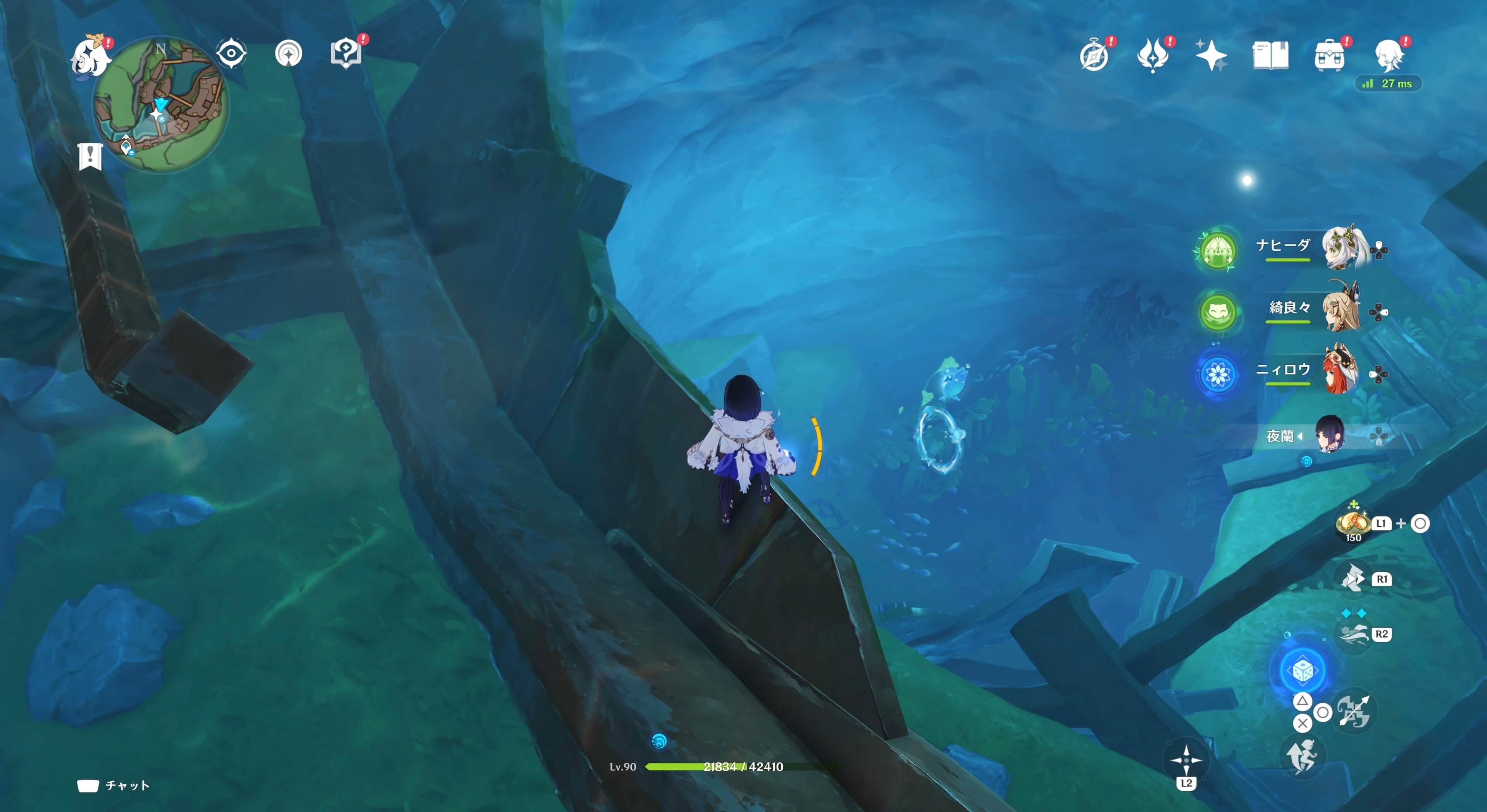Activate the dice elemental burst
Screen dimensions: 1487x812
pyautogui.click(x=1303, y=671)
